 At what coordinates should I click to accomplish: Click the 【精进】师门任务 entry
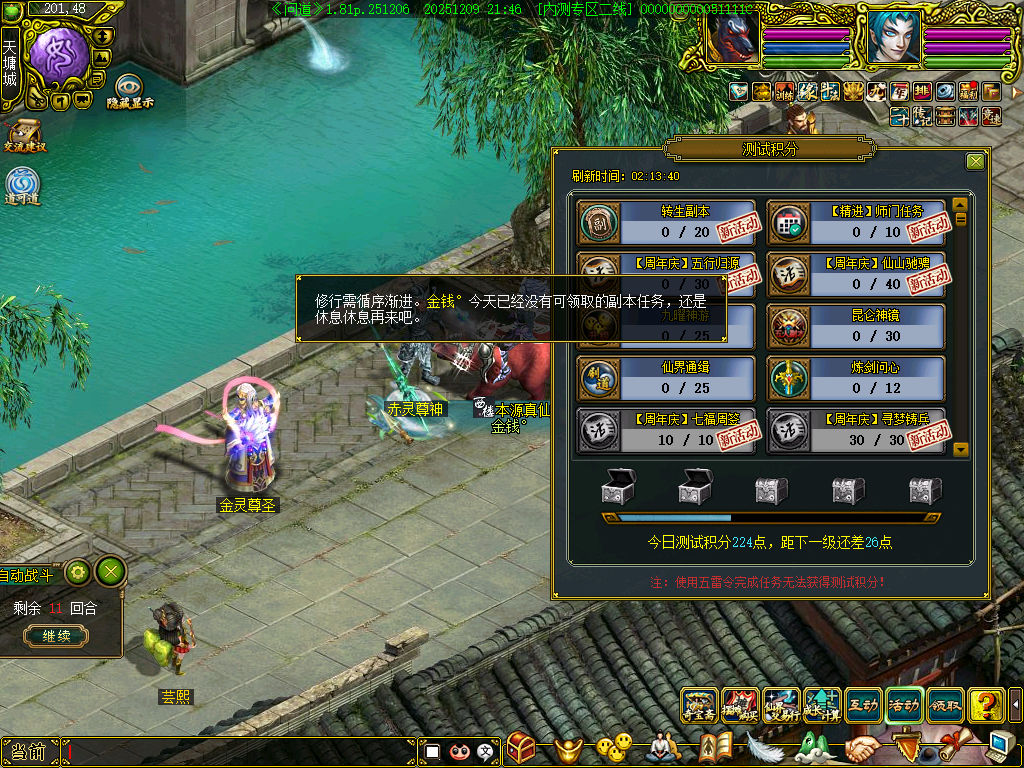pyautogui.click(x=856, y=222)
